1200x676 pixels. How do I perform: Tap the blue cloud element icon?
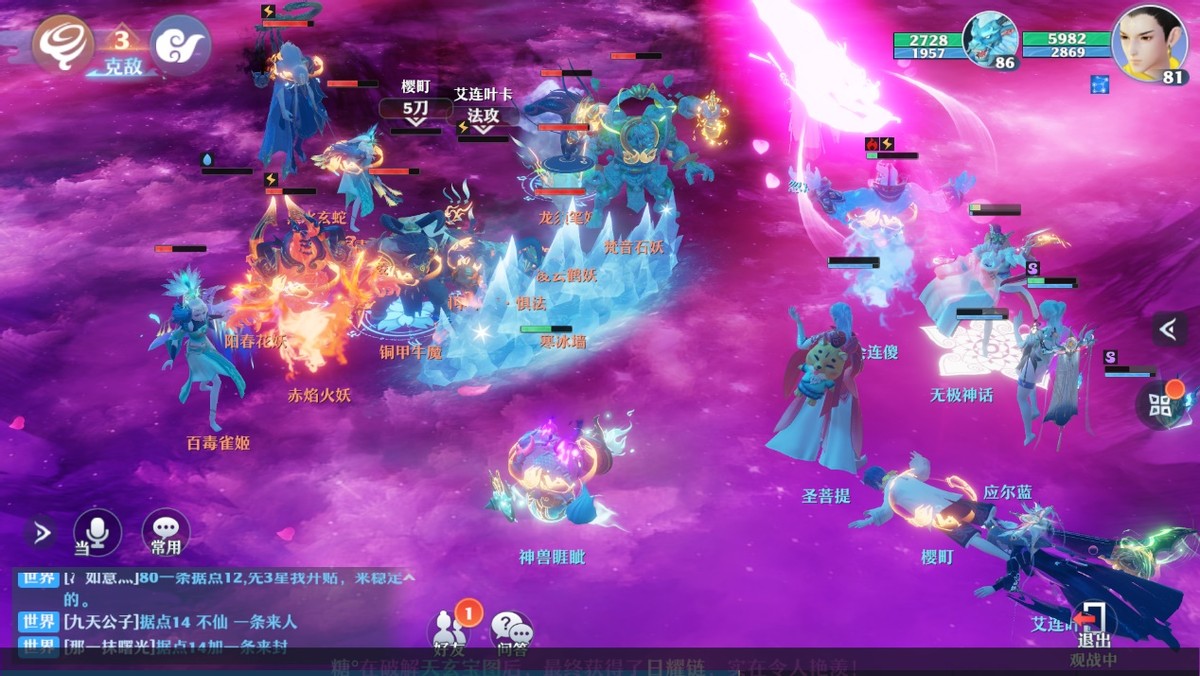(181, 45)
